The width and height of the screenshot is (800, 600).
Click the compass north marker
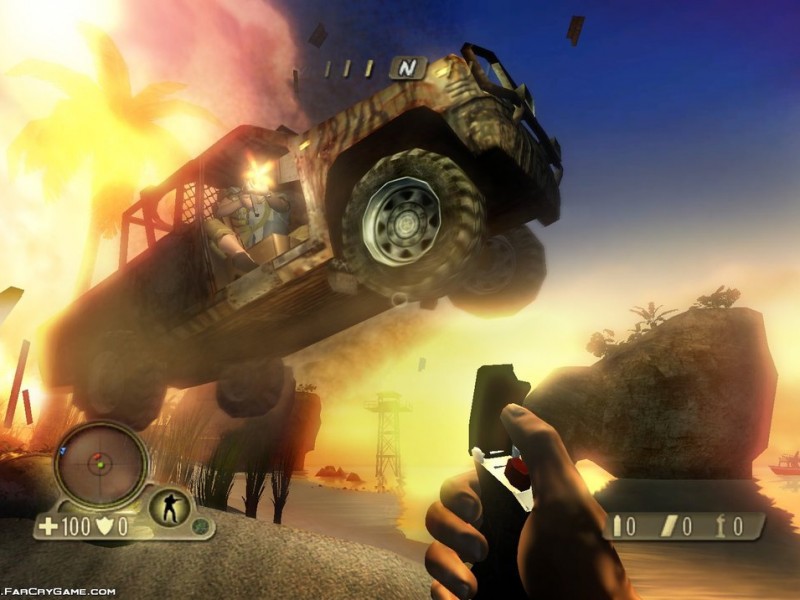tap(406, 68)
